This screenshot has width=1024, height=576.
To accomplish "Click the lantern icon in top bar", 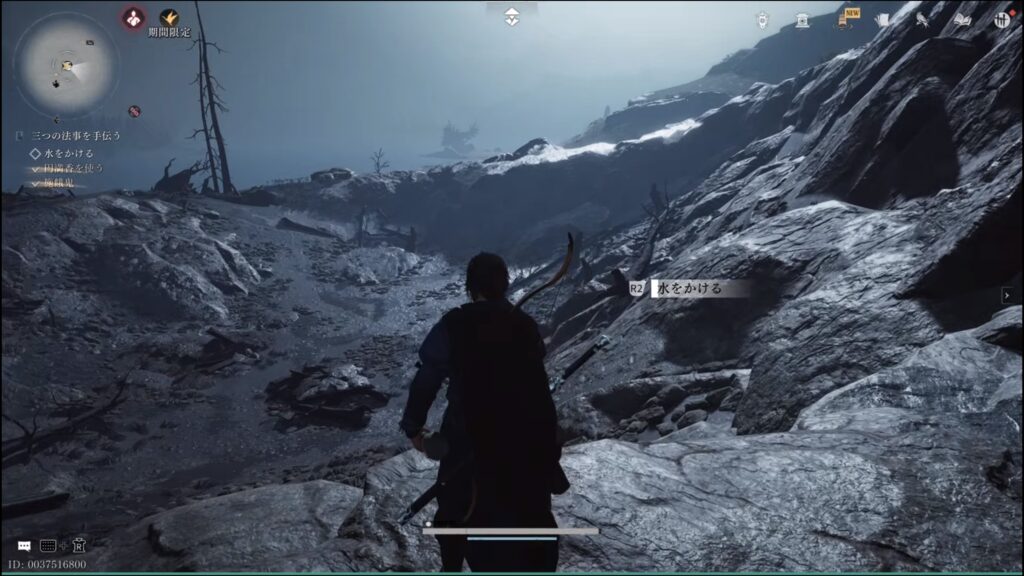I will pyautogui.click(x=762, y=19).
